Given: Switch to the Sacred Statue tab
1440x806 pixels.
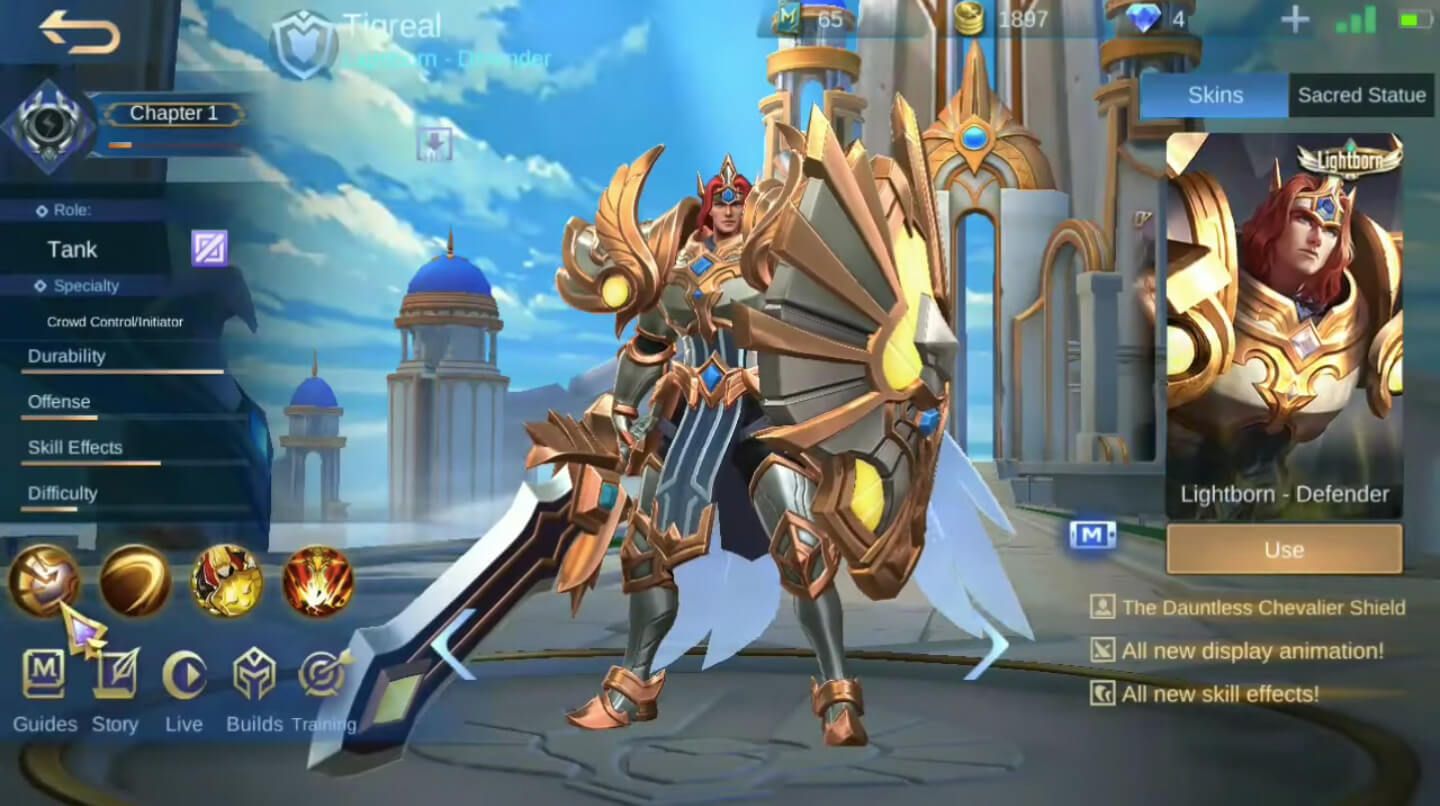Looking at the screenshot, I should point(1361,94).
